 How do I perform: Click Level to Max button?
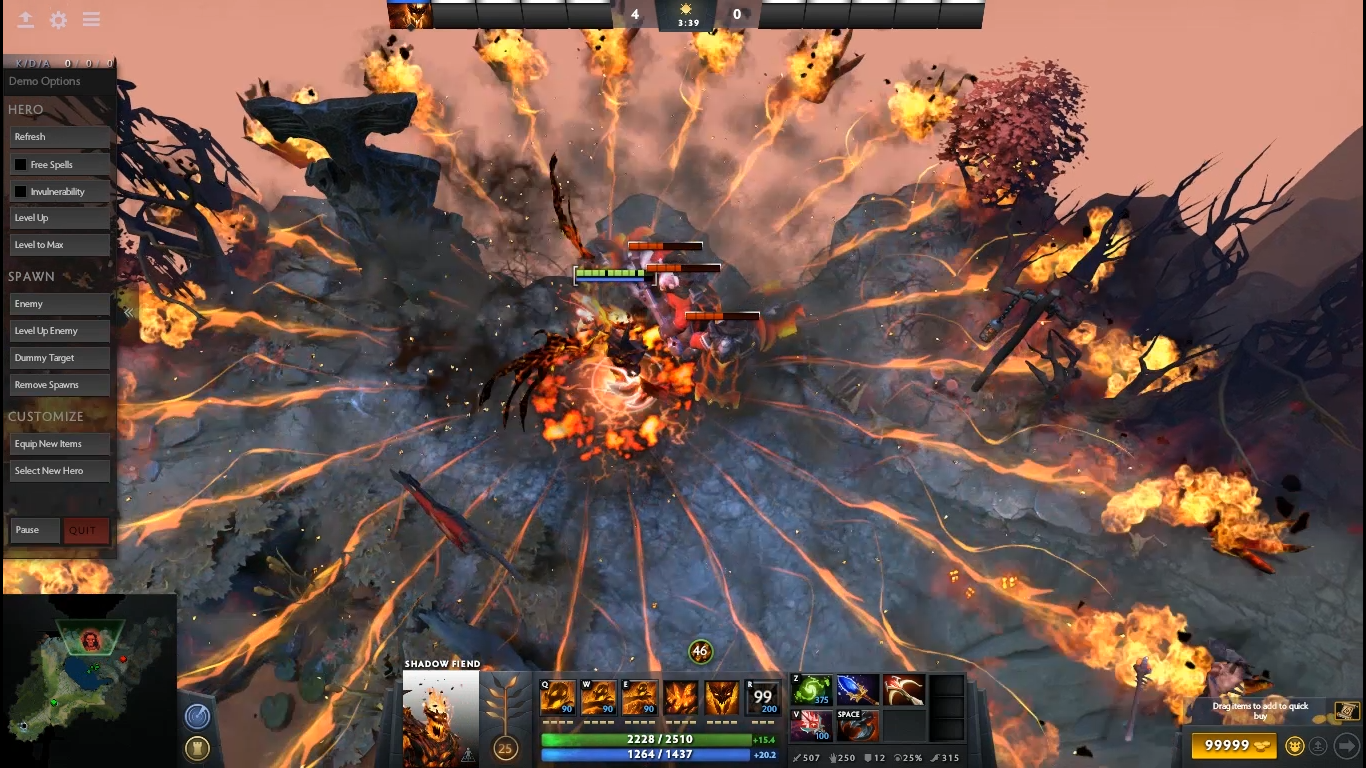(x=59, y=245)
